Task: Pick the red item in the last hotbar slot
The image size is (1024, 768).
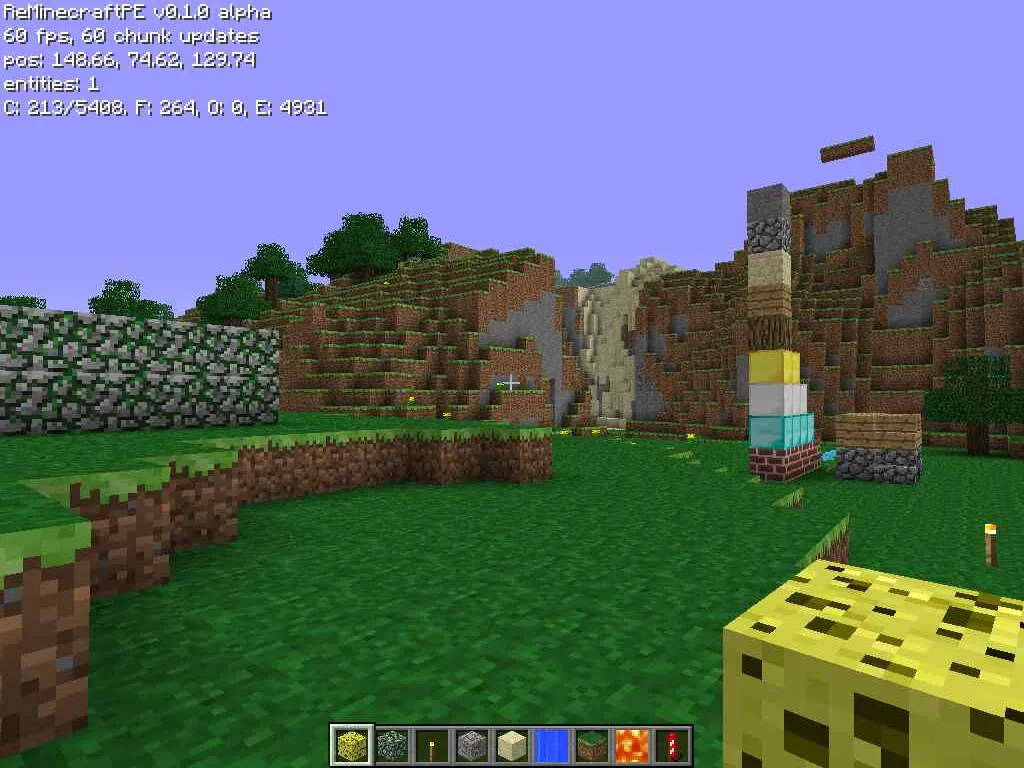Action: [x=672, y=745]
